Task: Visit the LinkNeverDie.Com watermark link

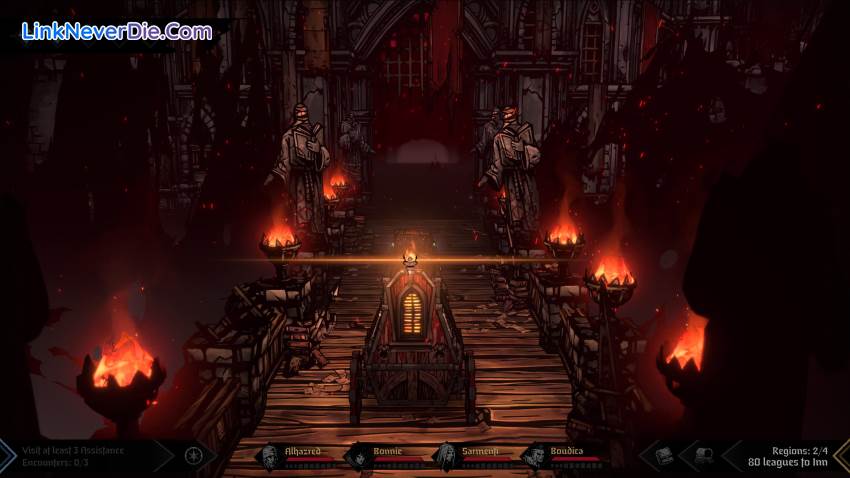Action: click(116, 32)
